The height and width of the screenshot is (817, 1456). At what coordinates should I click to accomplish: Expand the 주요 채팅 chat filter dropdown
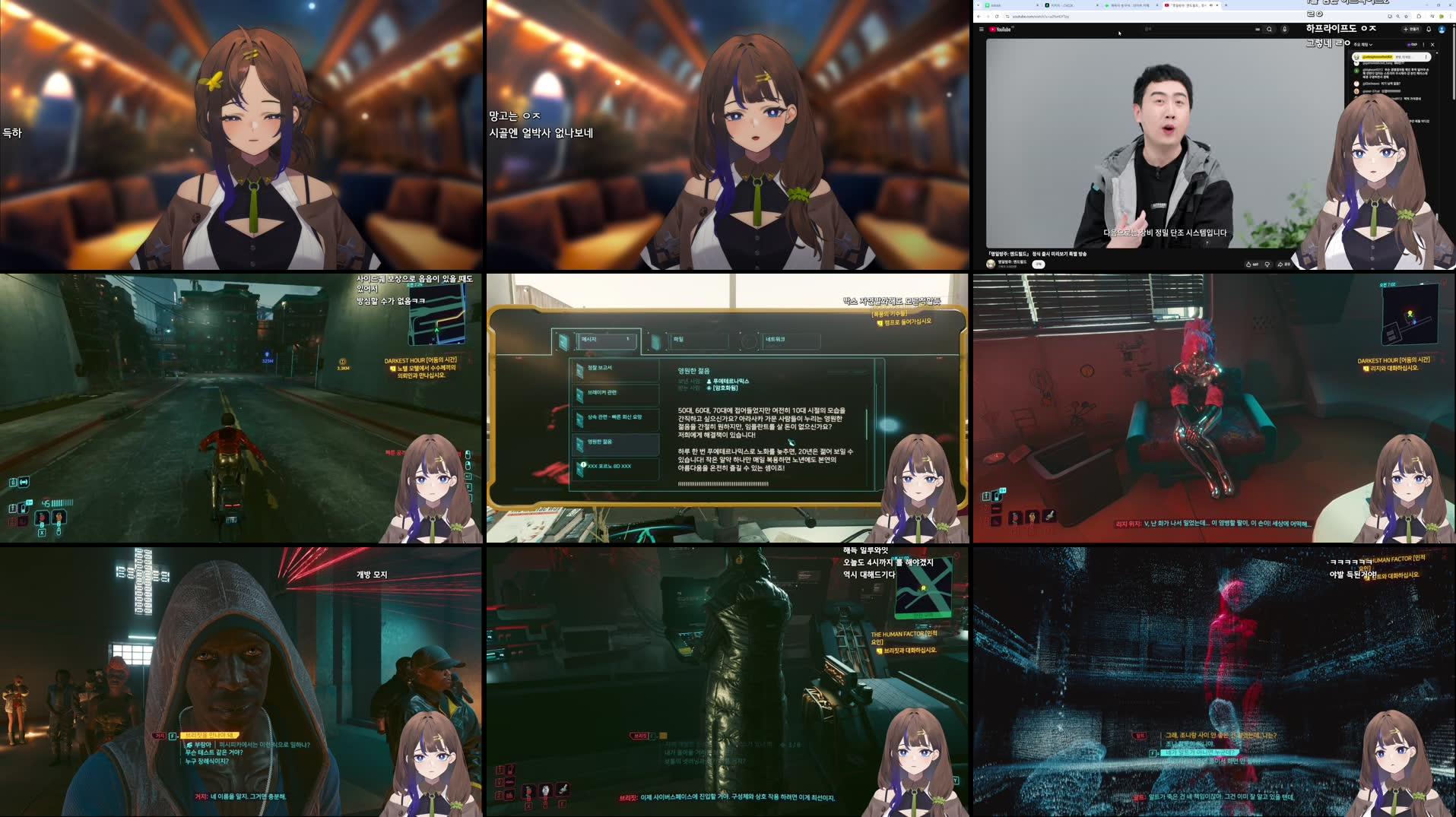1363,44
